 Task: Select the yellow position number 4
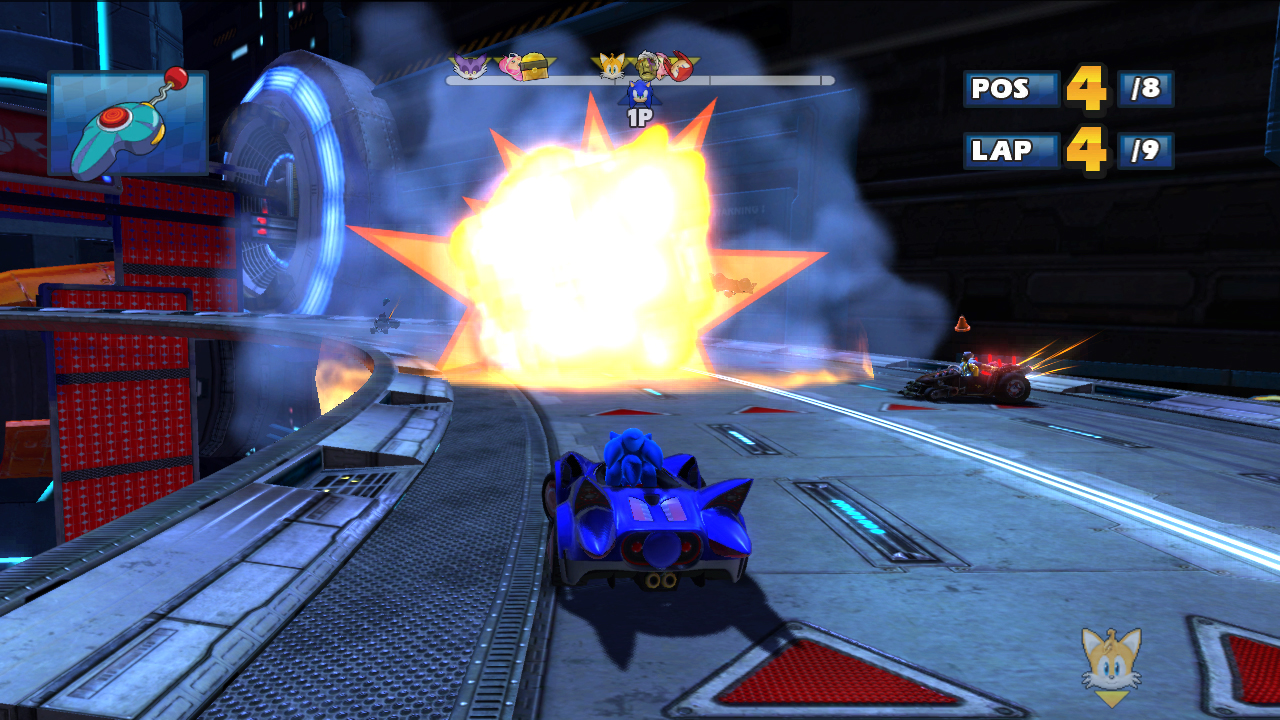(x=1089, y=89)
